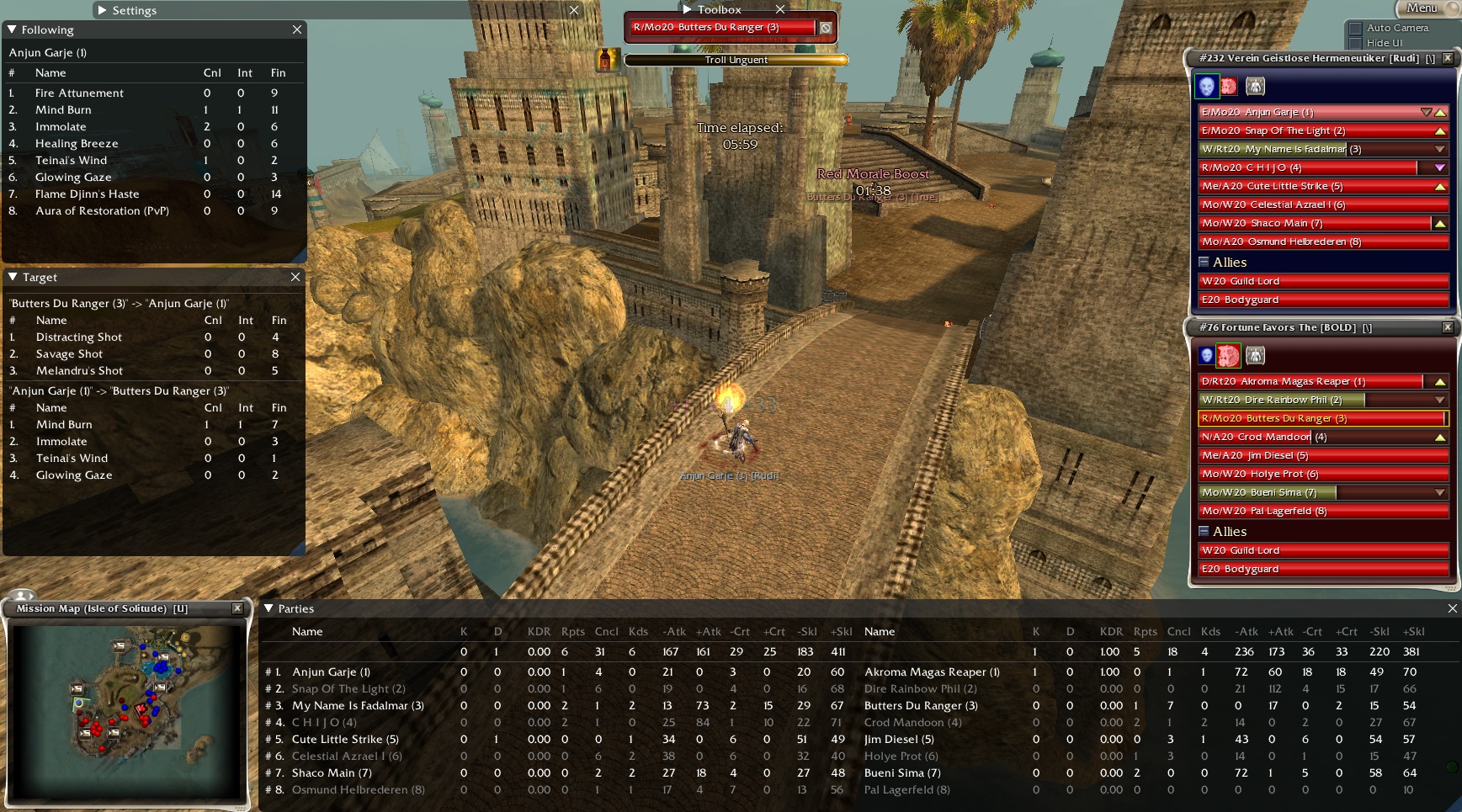This screenshot has height=812, width=1462.
Task: Collapse the Following section
Action: (x=11, y=29)
